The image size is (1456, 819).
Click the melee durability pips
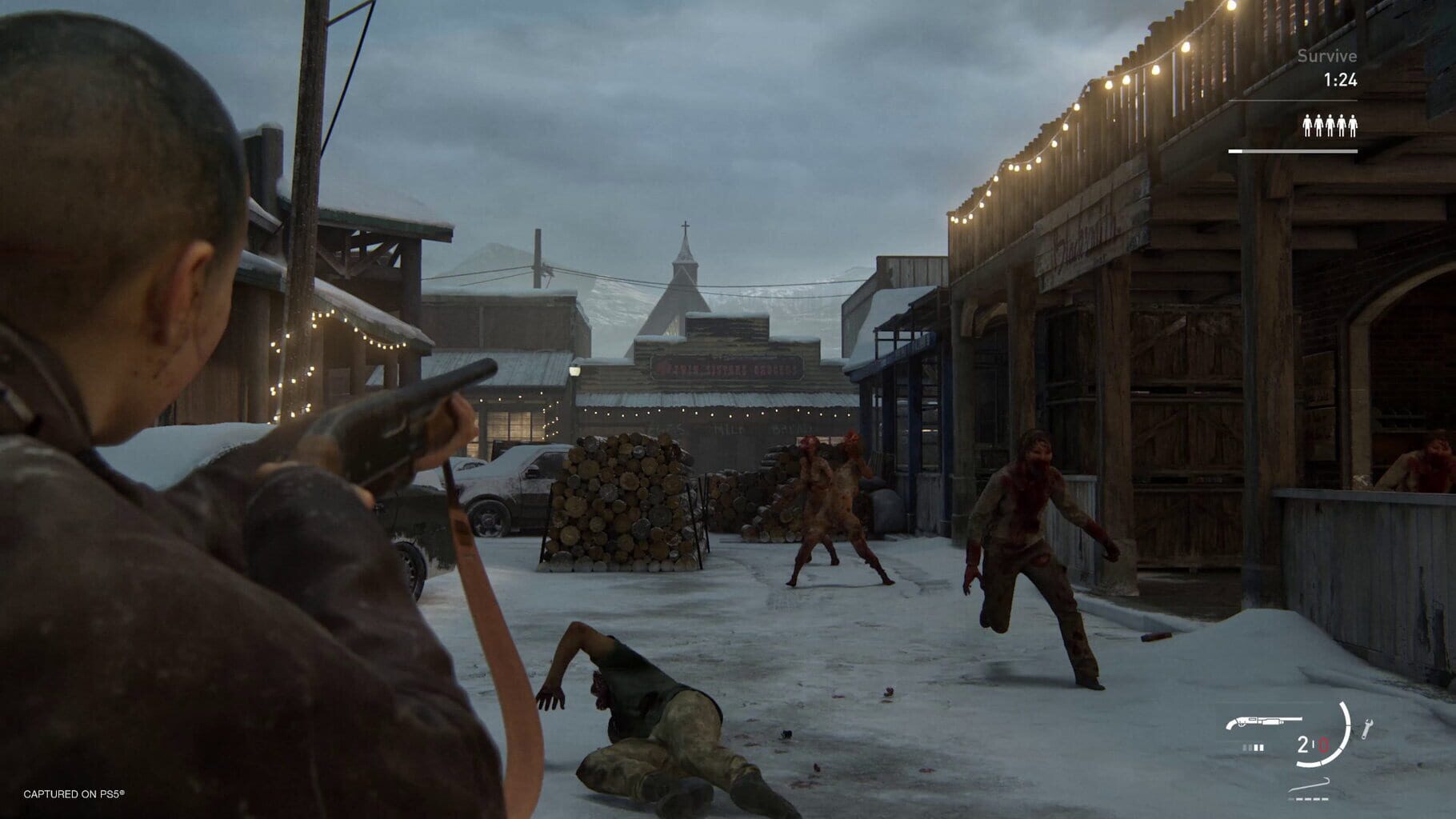tap(1310, 799)
